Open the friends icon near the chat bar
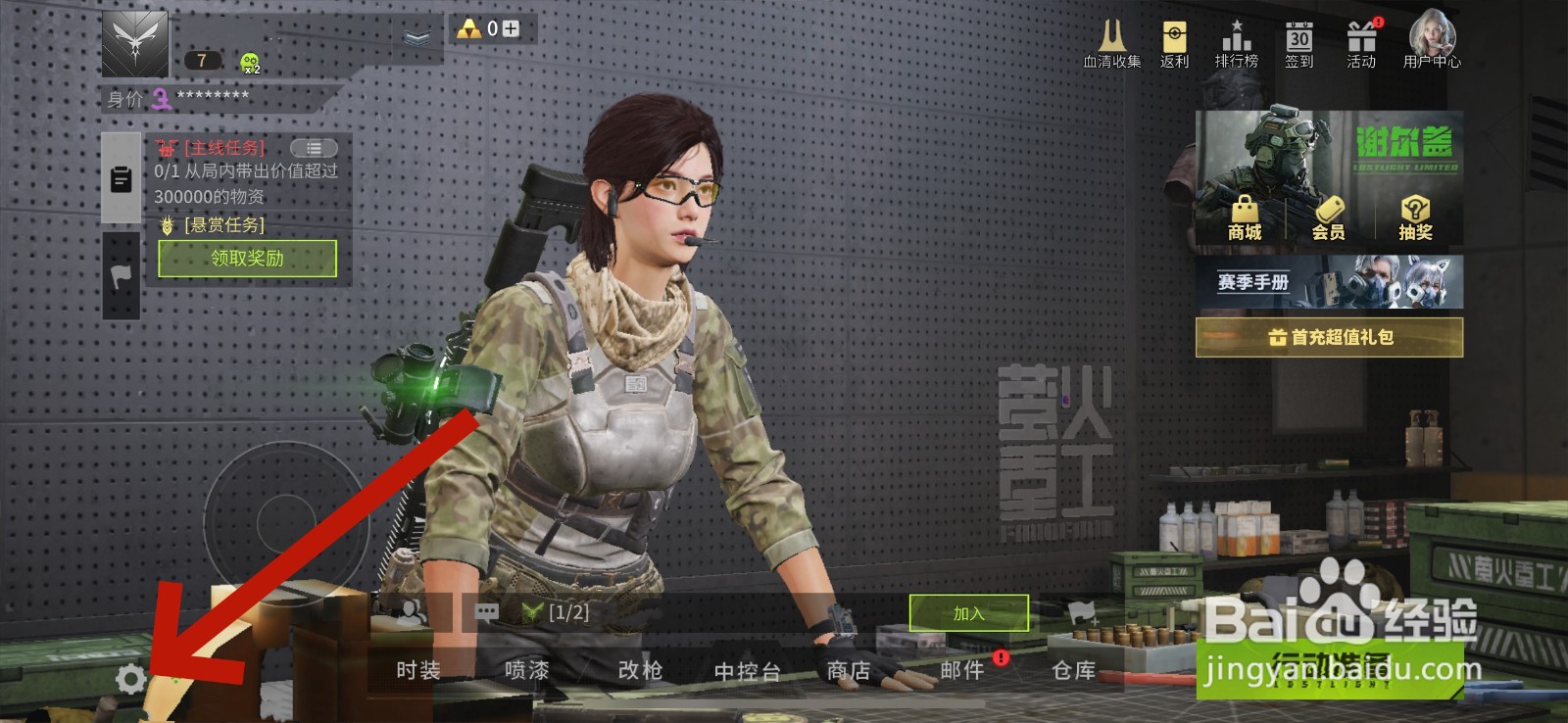 click(x=412, y=612)
